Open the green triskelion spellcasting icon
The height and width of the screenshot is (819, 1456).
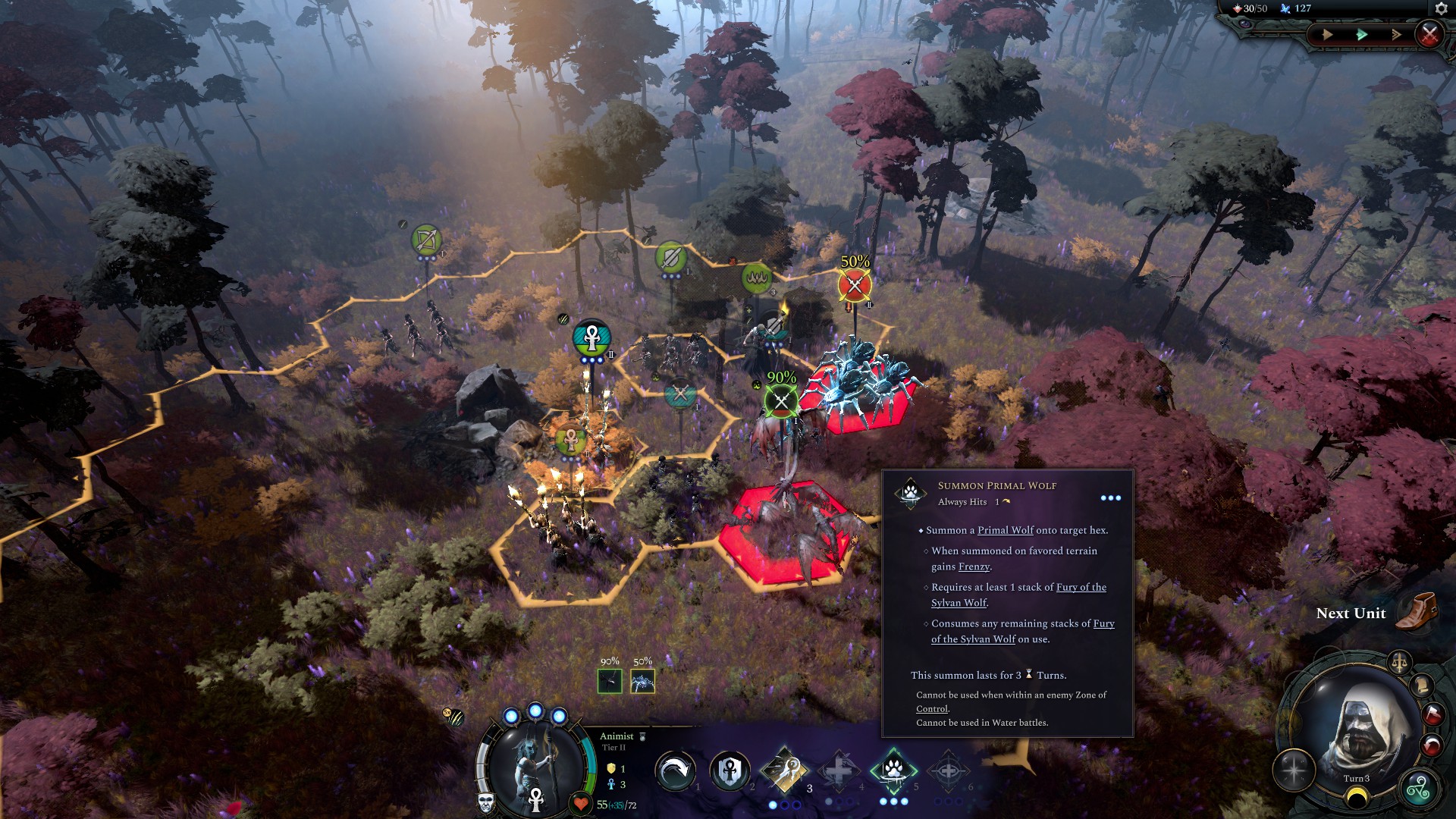click(1419, 786)
